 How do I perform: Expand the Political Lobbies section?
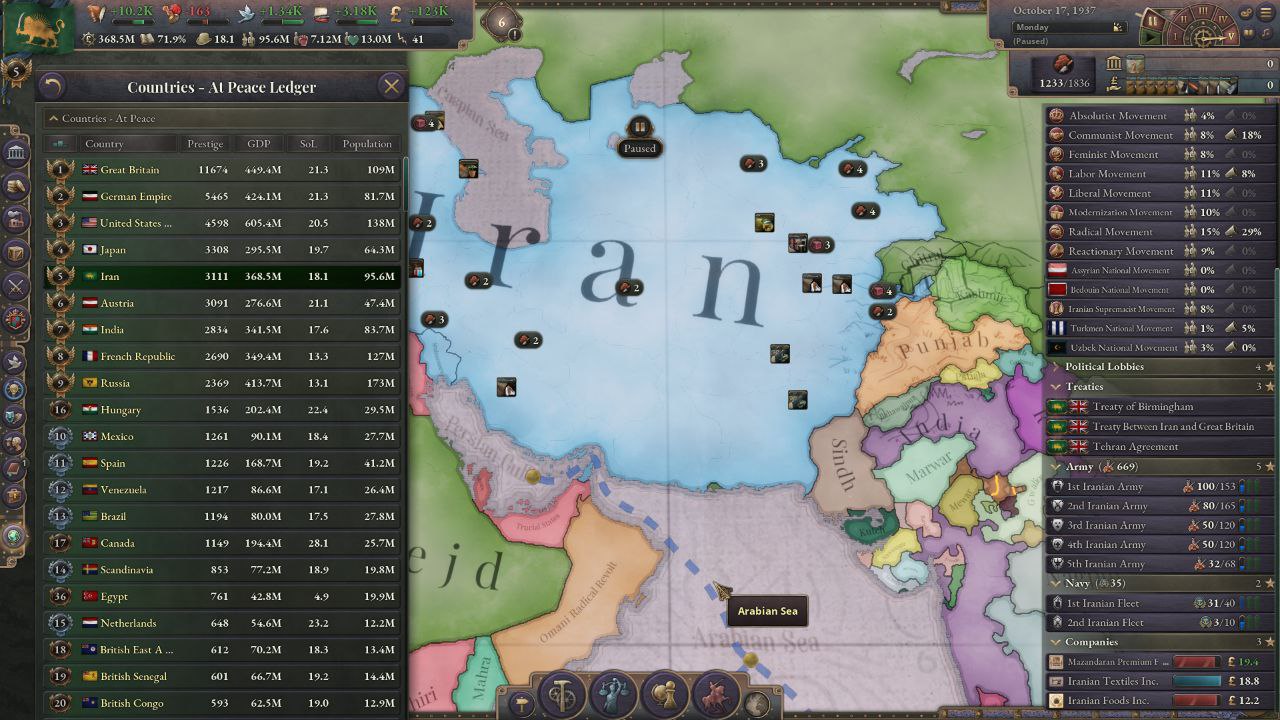point(1104,367)
